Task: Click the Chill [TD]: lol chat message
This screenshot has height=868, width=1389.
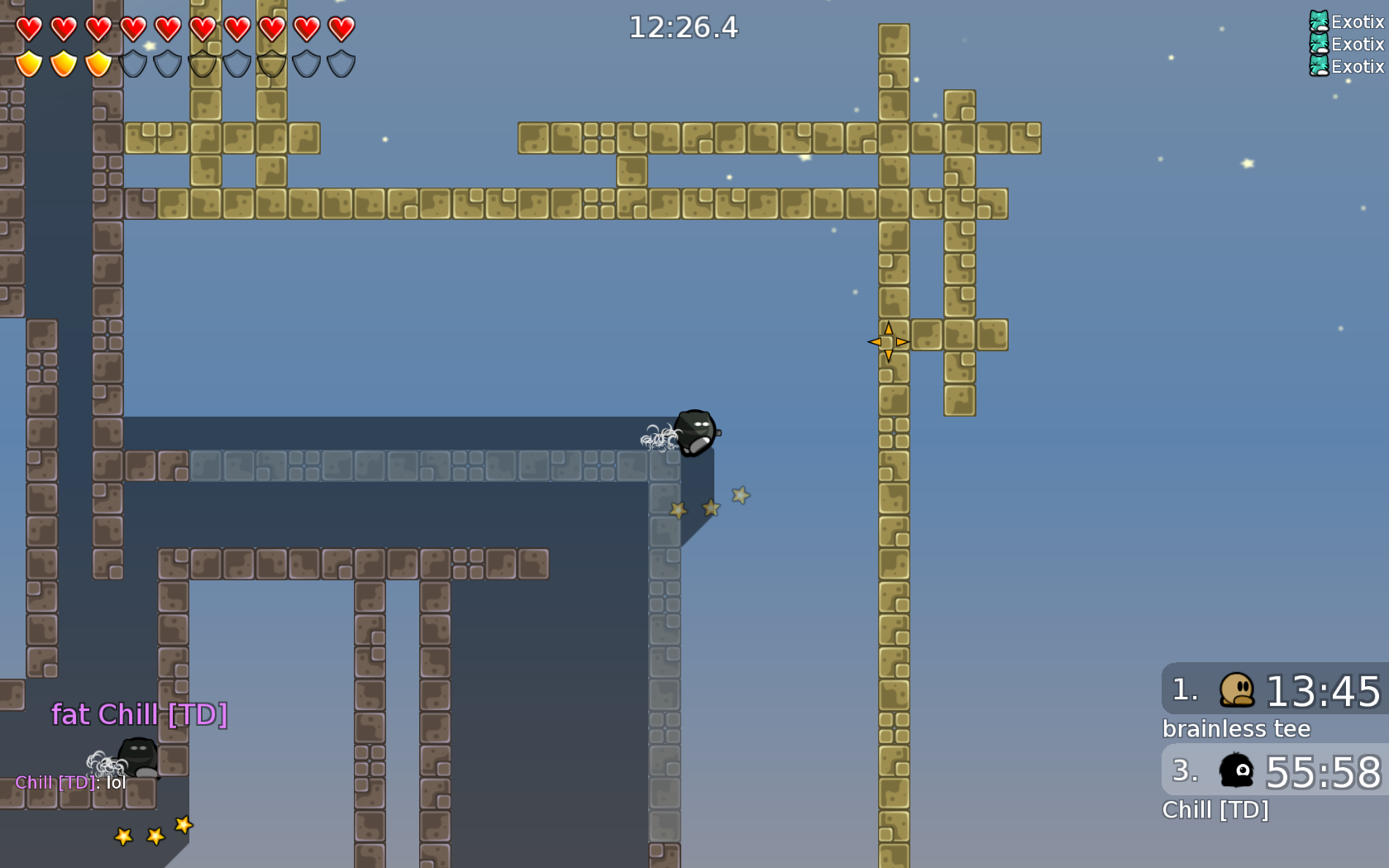Action: (69, 782)
